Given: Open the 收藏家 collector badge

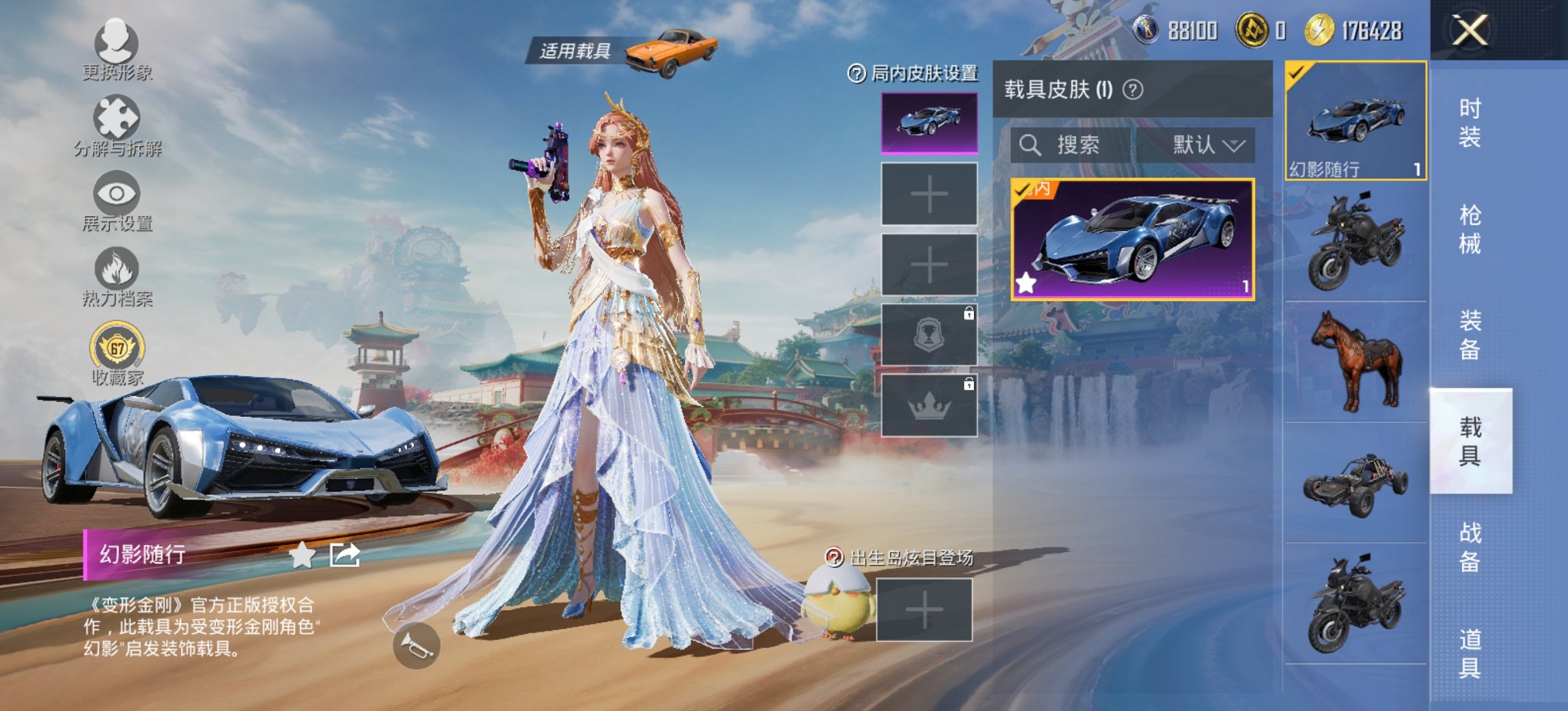Looking at the screenshot, I should (x=118, y=354).
